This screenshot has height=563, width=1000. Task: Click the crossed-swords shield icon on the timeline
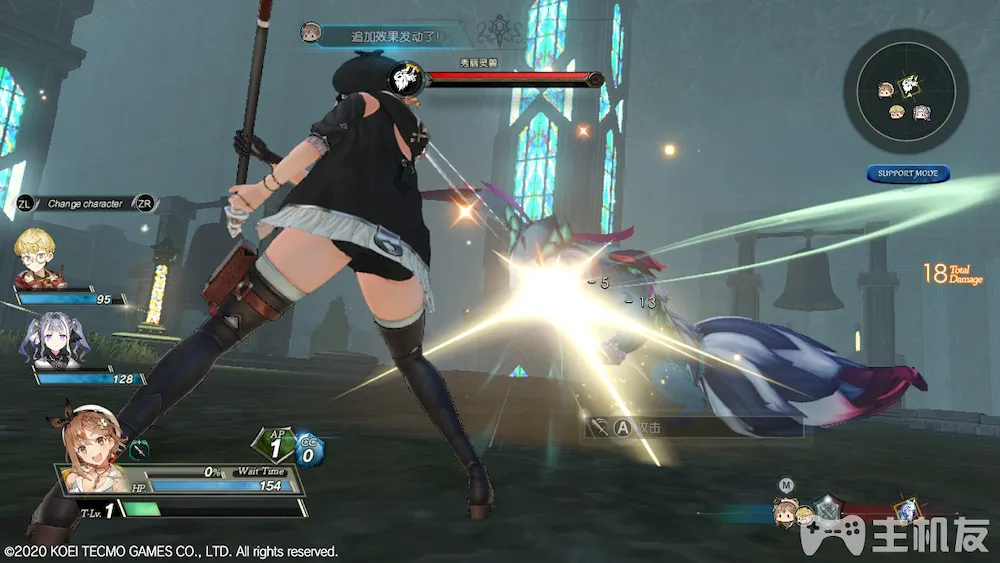828,508
